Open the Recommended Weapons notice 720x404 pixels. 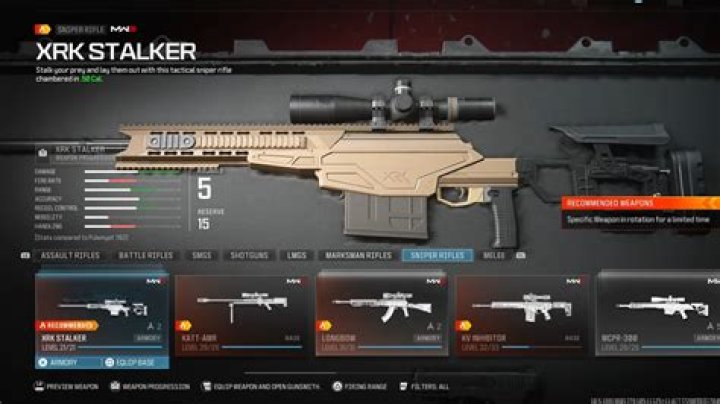(642, 208)
